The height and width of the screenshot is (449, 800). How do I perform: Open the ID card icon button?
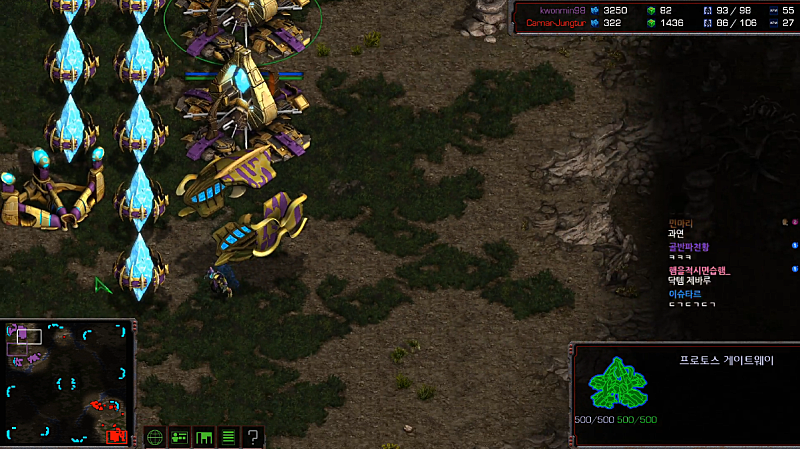tap(180, 437)
